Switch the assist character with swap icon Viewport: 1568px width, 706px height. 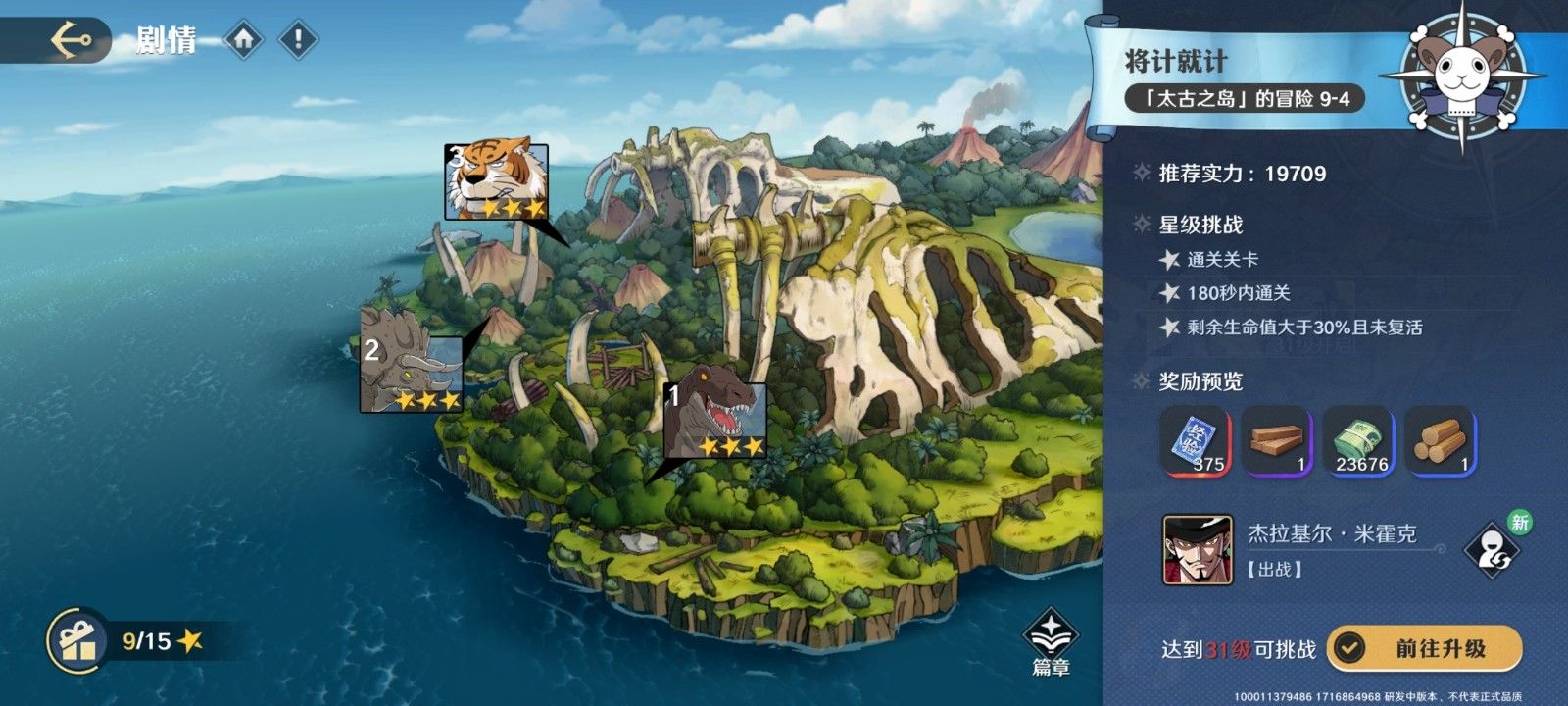click(x=1491, y=550)
